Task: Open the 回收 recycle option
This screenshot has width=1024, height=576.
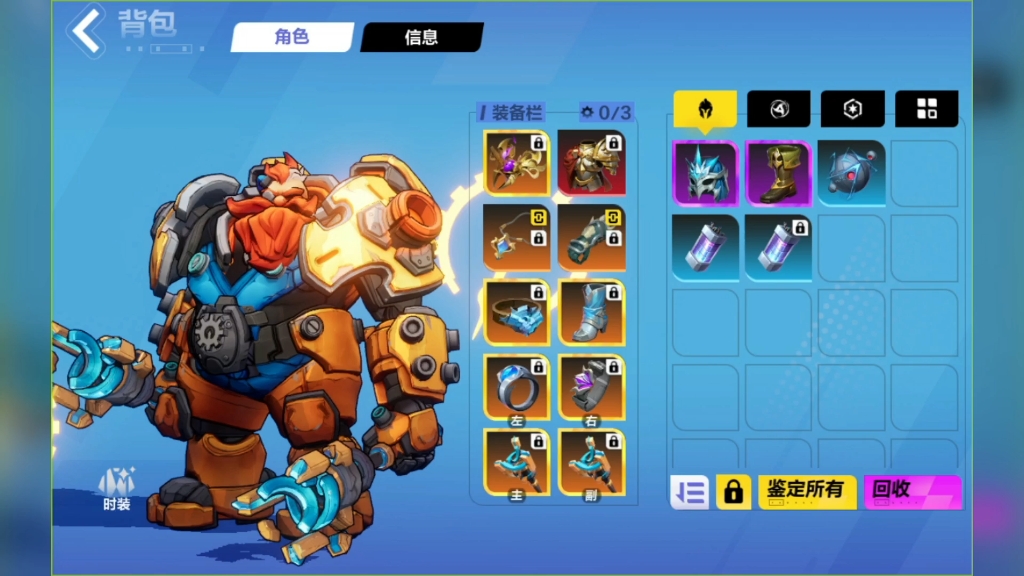Action: (911, 492)
